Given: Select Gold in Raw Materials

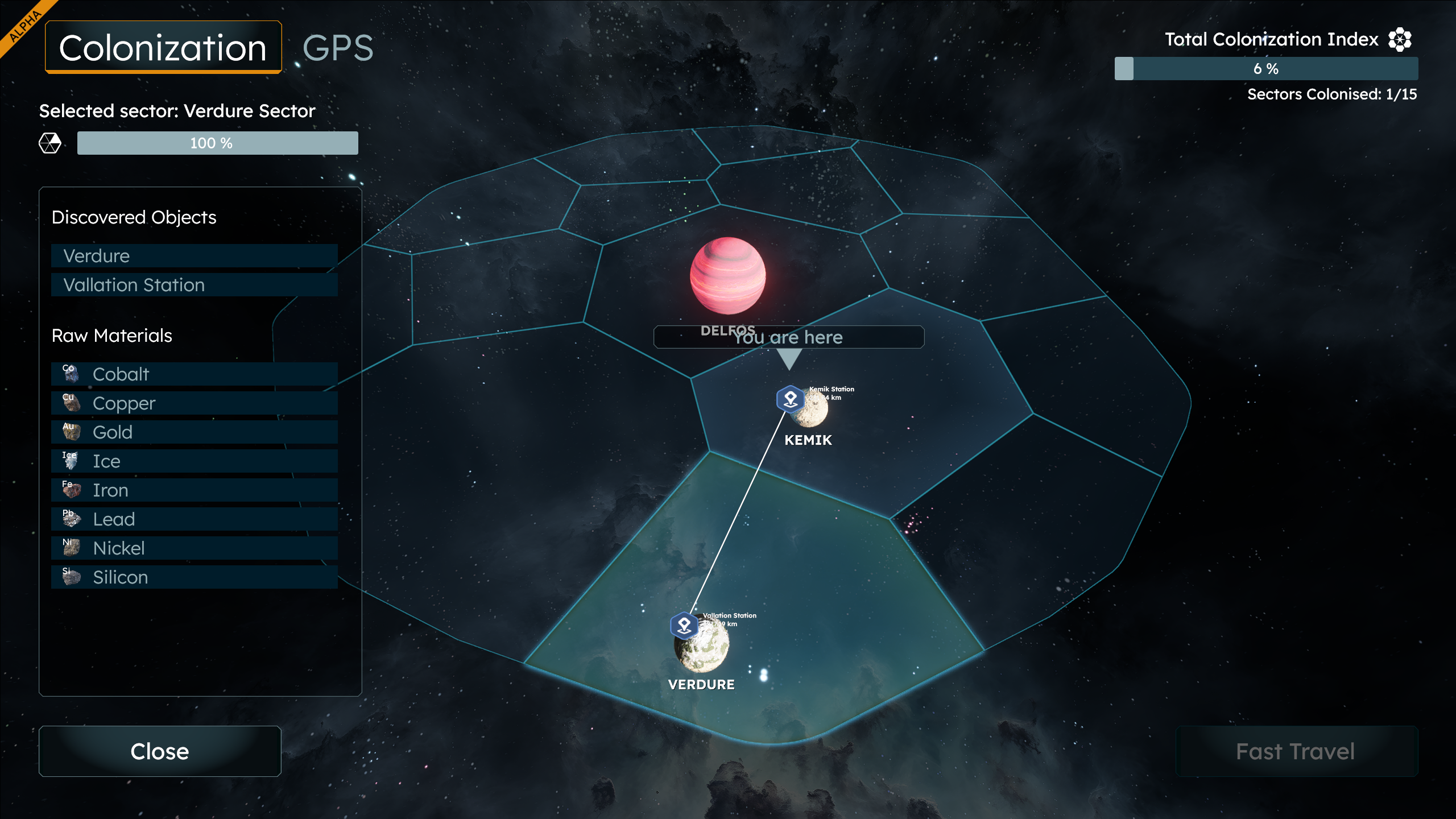Looking at the screenshot, I should (x=194, y=432).
